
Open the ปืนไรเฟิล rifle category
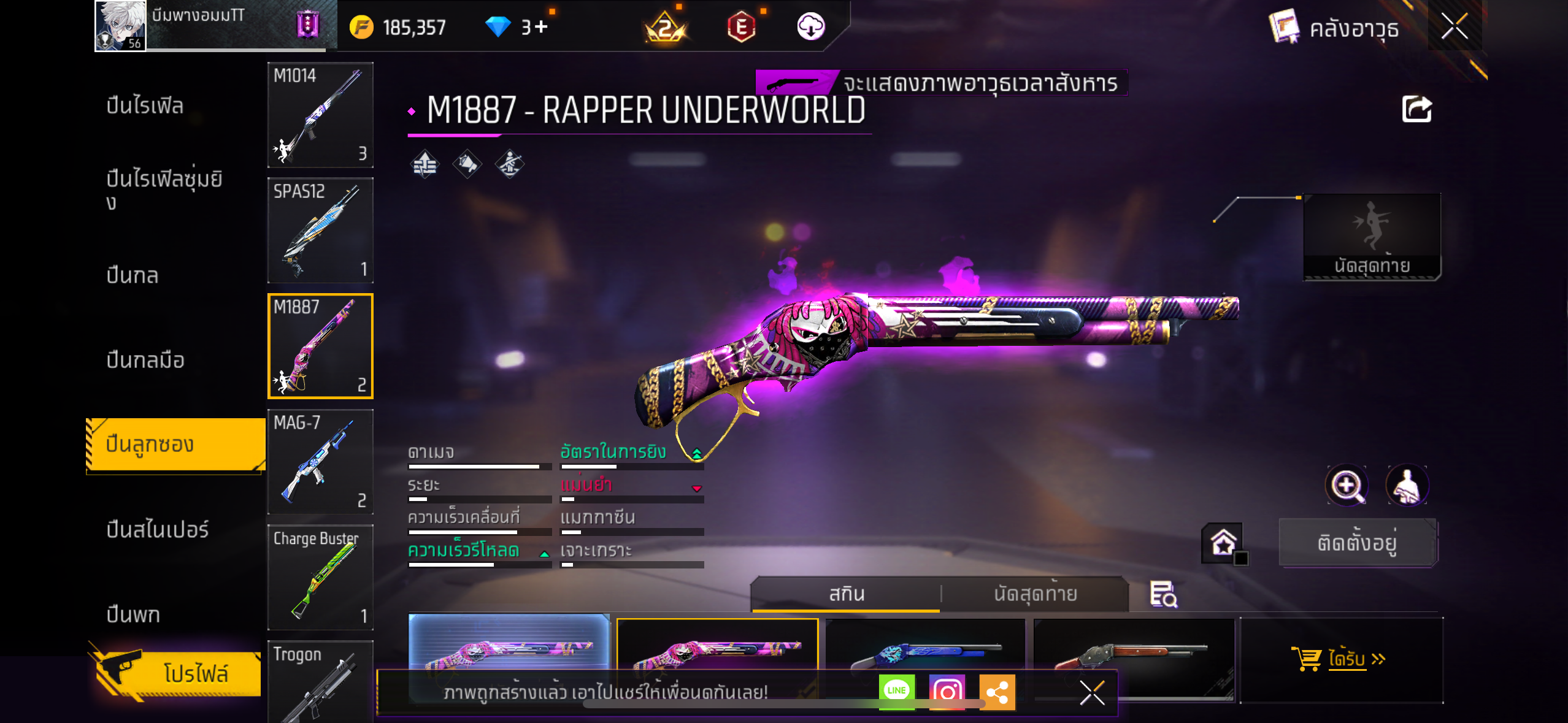pyautogui.click(x=145, y=105)
